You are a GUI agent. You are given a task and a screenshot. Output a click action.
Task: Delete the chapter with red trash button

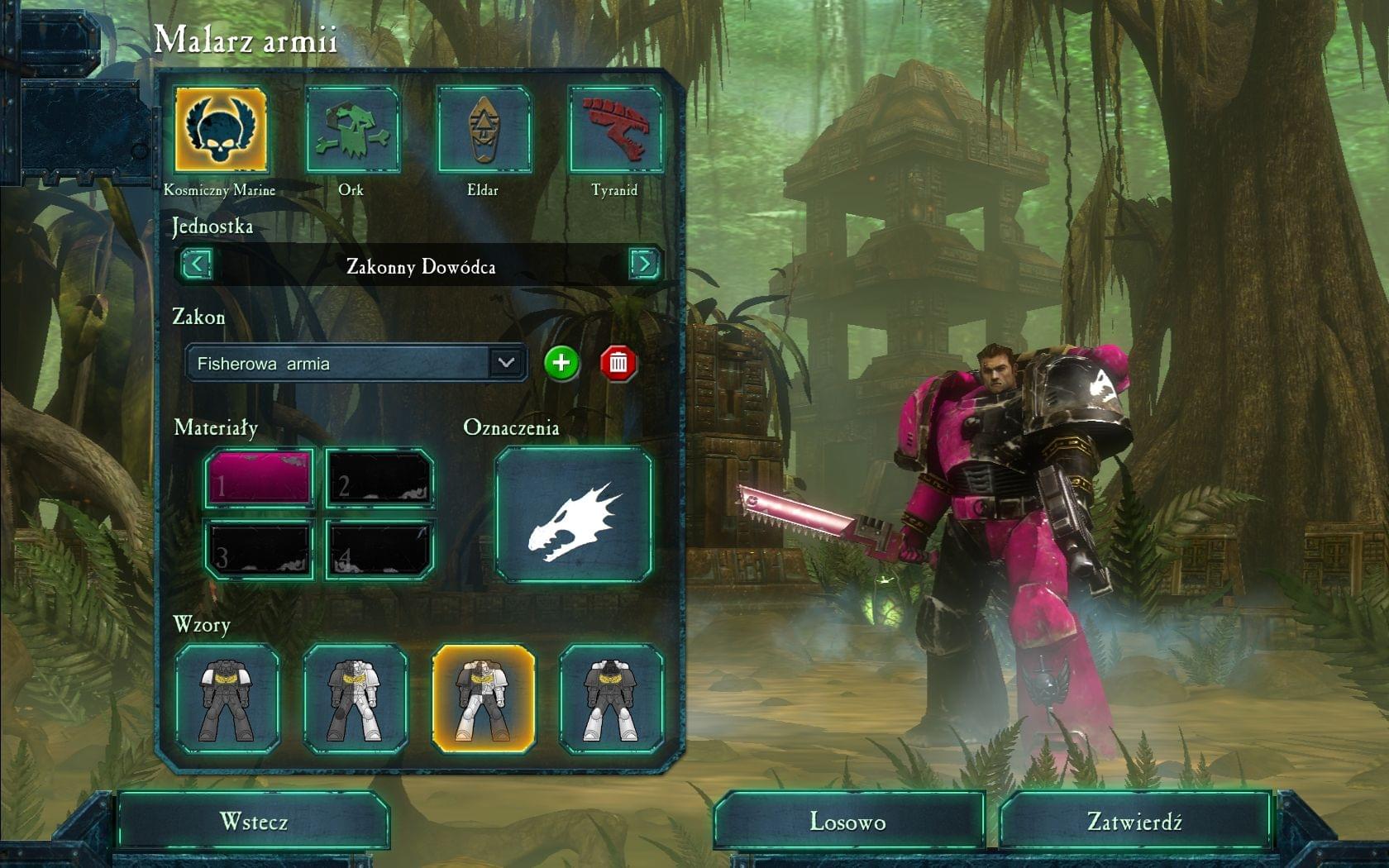click(618, 363)
